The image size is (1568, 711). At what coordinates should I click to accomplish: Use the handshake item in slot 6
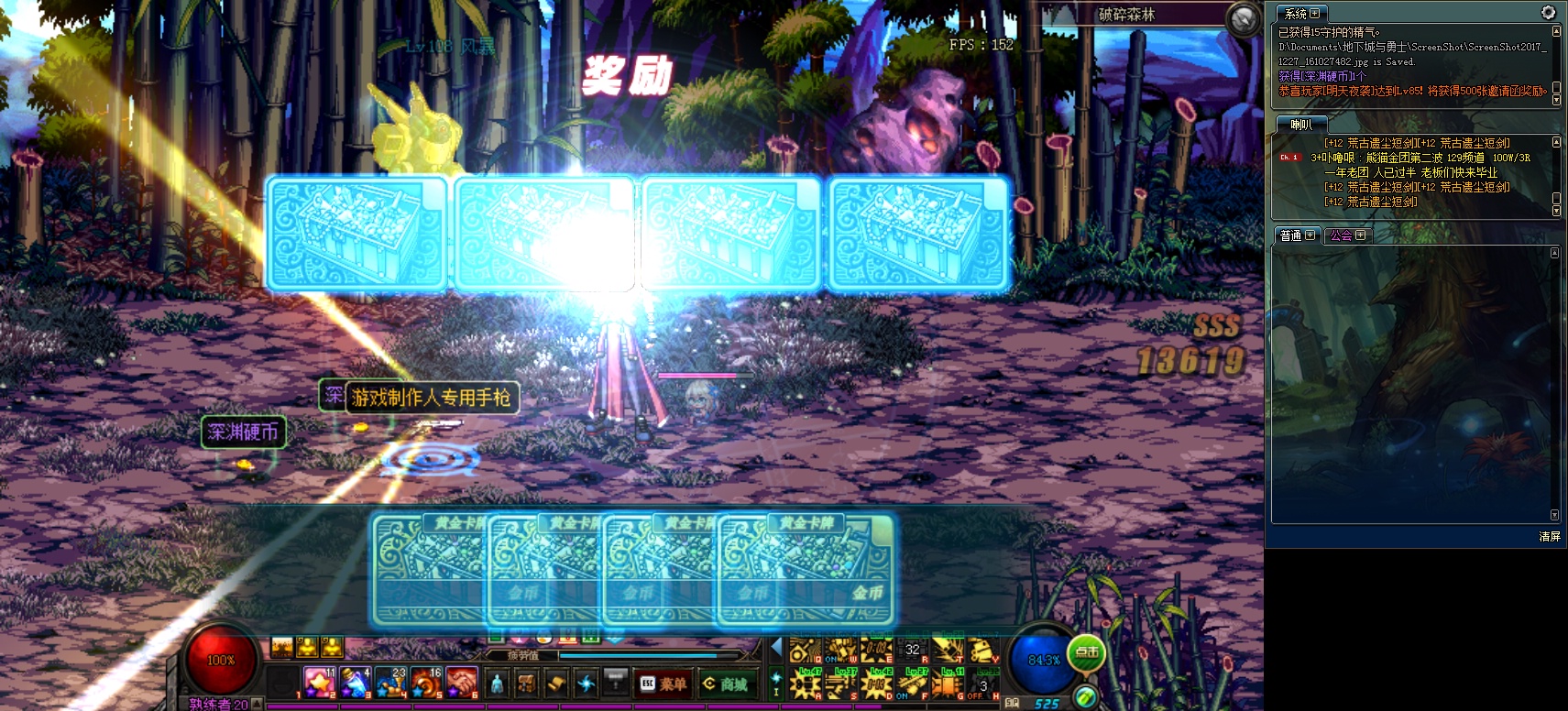(463, 683)
